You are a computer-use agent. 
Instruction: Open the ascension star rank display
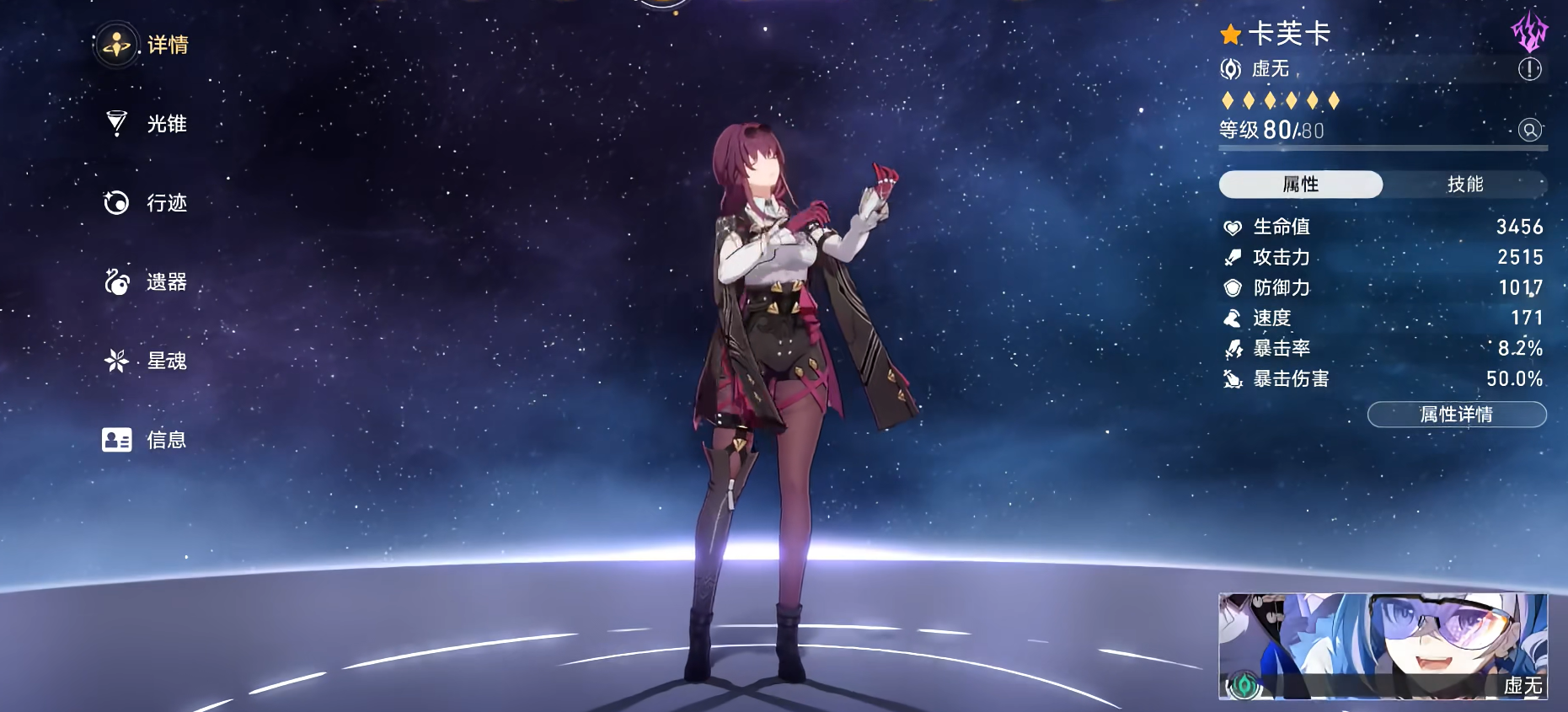pos(1281,99)
